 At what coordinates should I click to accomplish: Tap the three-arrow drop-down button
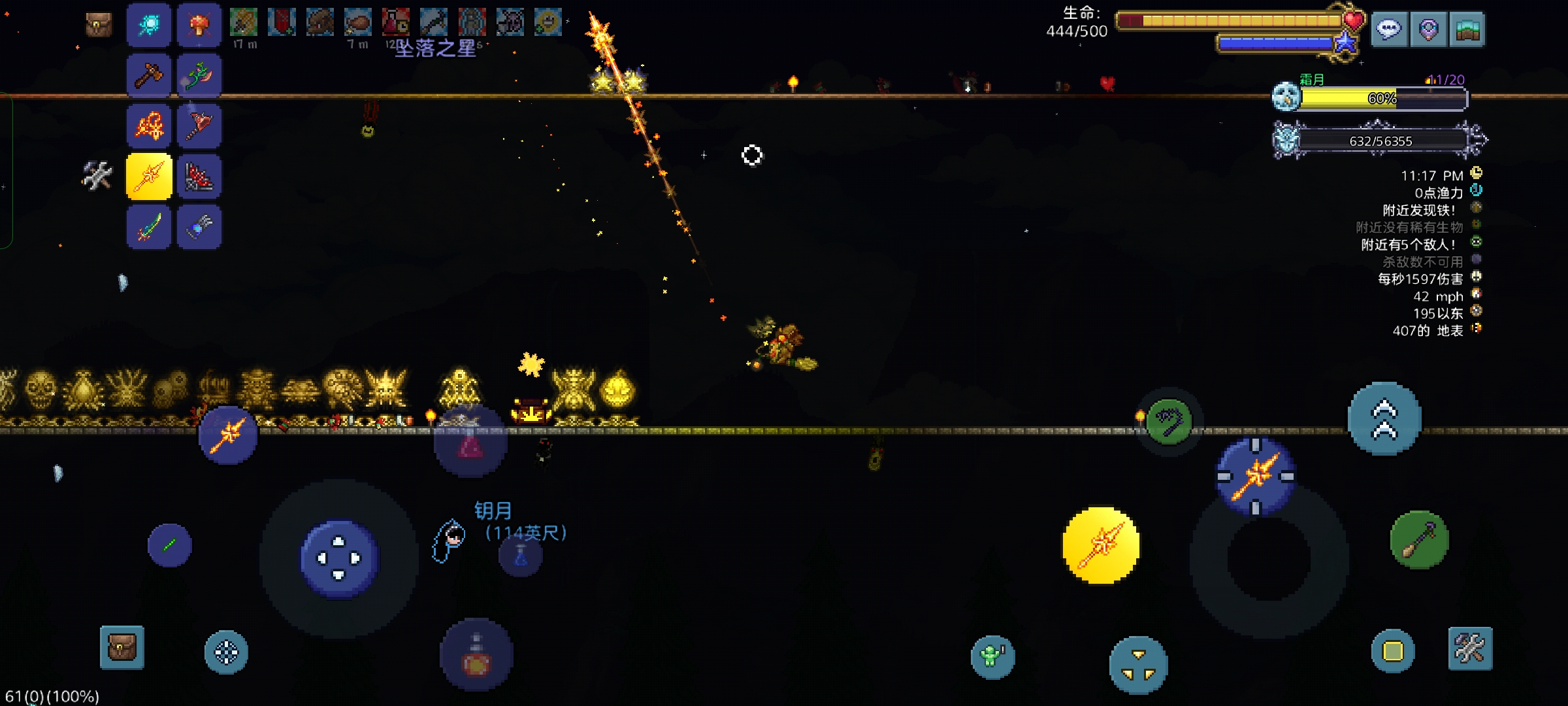[x=1138, y=665]
